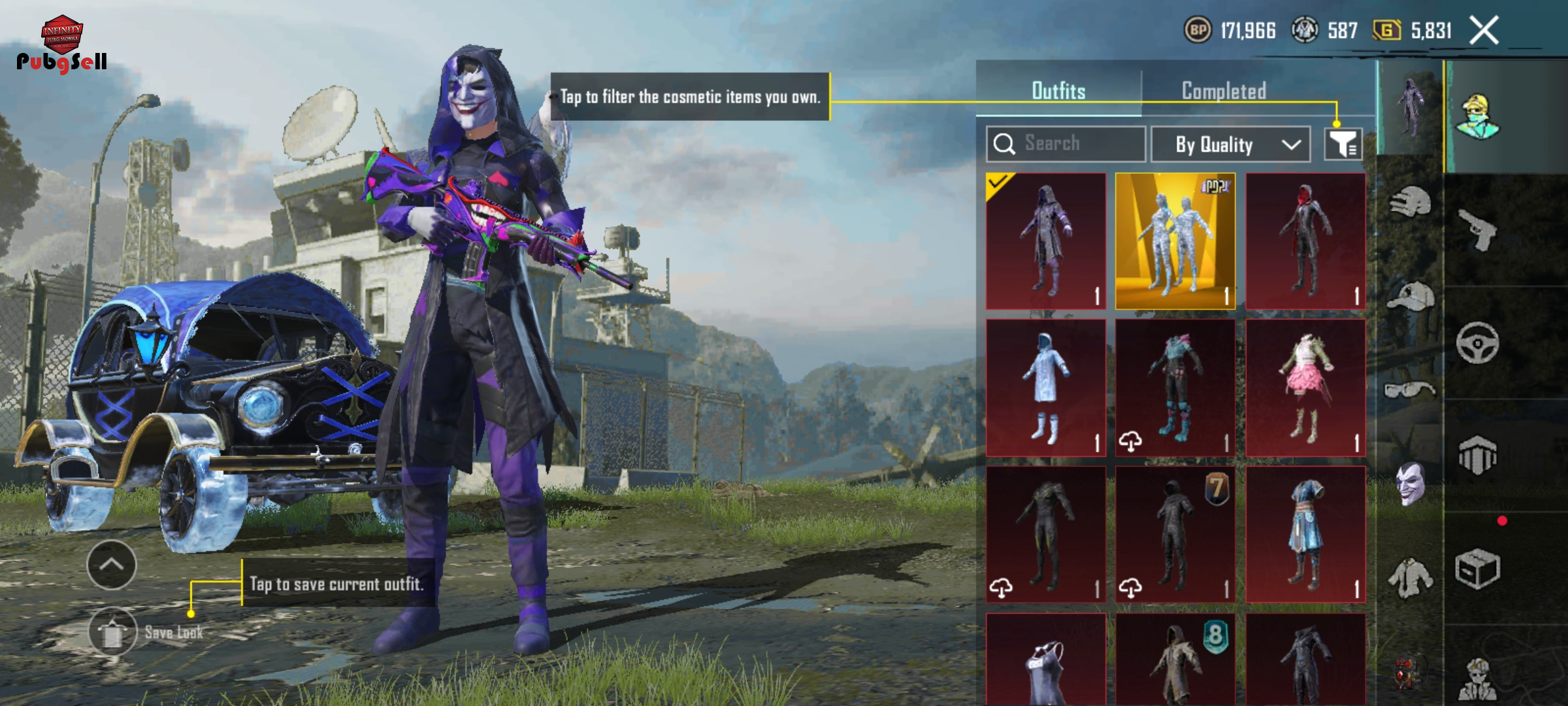Switch to the Completed tab
This screenshot has width=1568, height=706.
click(x=1224, y=91)
